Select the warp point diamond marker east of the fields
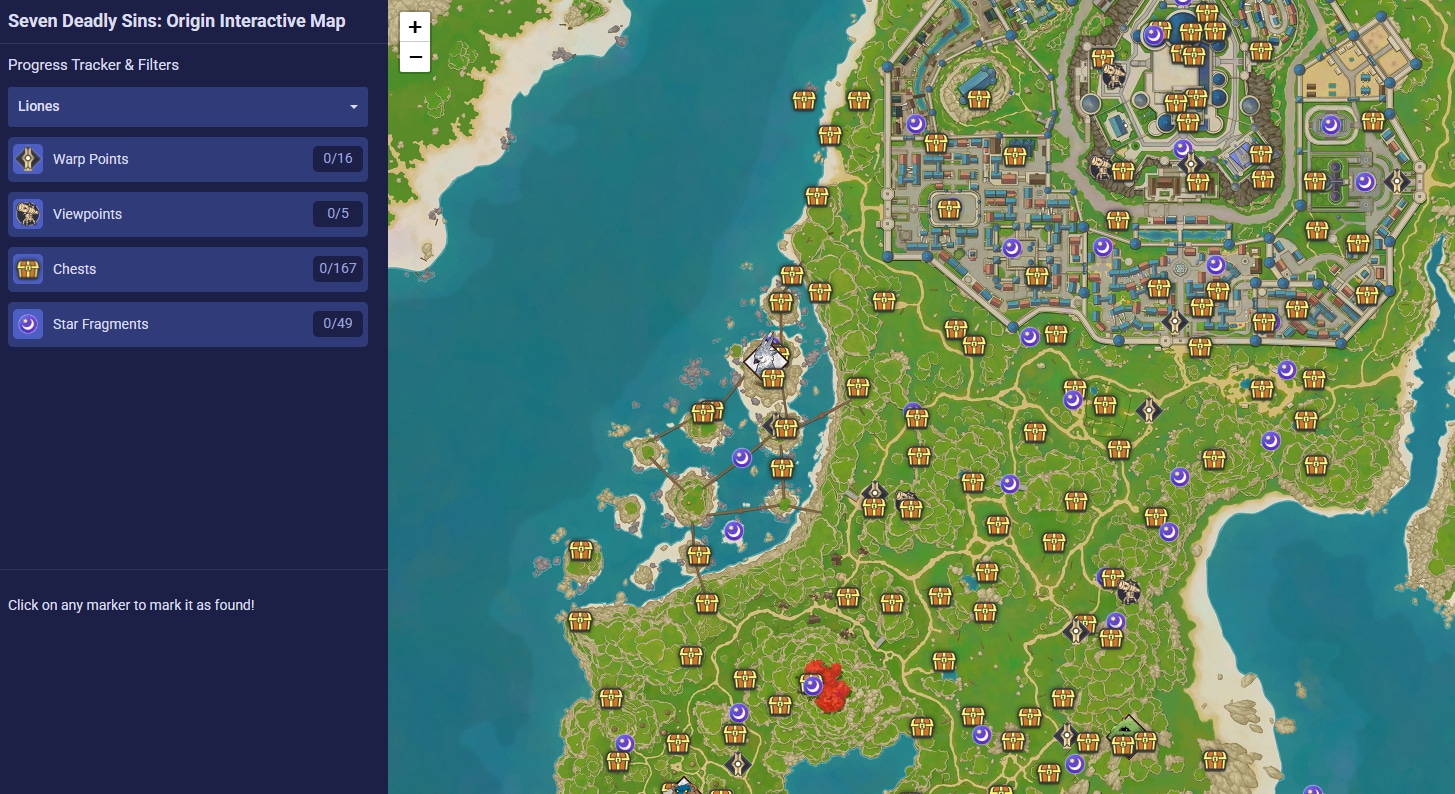Image resolution: width=1455 pixels, height=794 pixels. click(1148, 409)
